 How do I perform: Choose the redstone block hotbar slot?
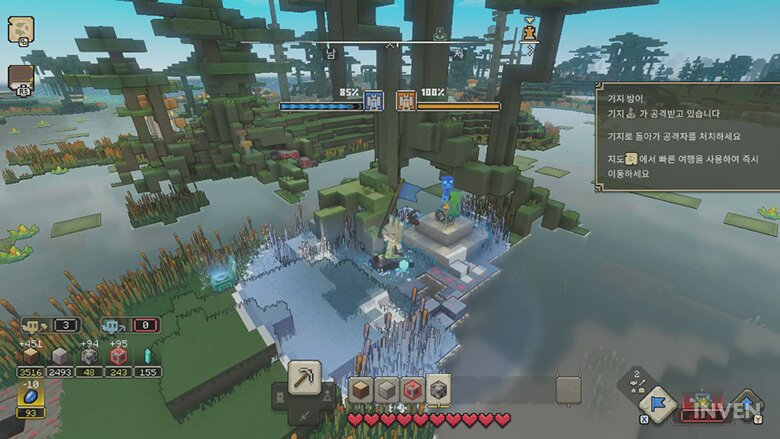pos(411,390)
